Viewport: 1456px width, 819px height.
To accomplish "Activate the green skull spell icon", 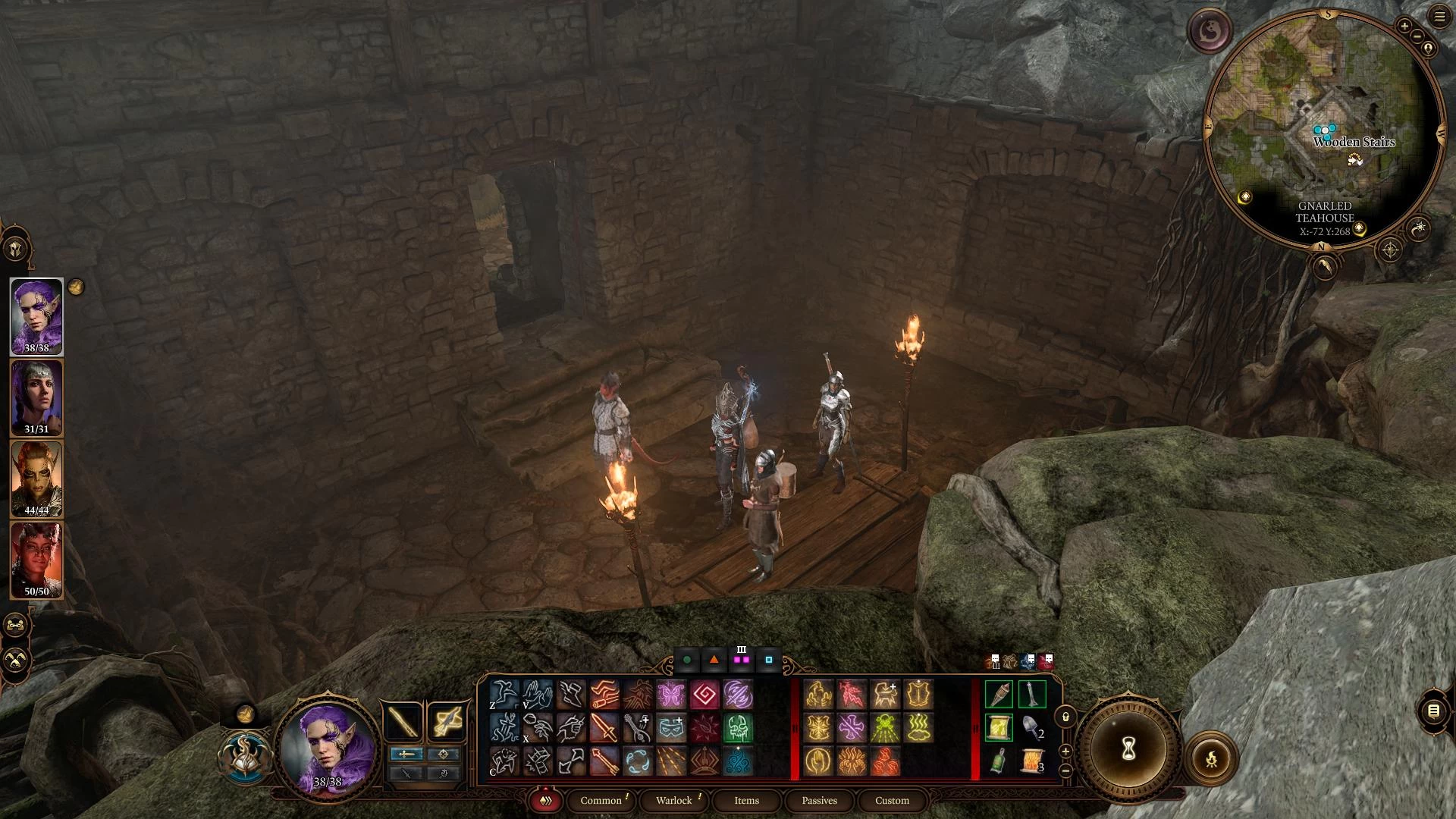I will tap(737, 728).
